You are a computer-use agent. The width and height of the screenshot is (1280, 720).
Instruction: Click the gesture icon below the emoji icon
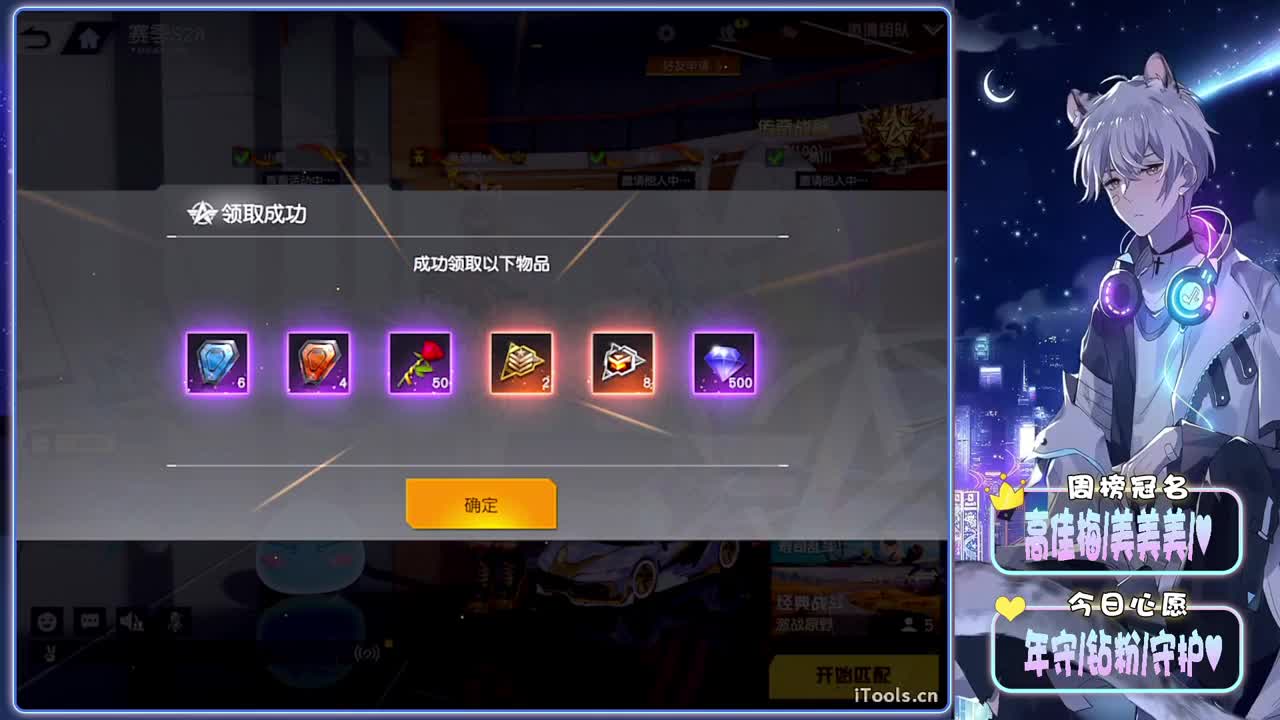pos(50,653)
